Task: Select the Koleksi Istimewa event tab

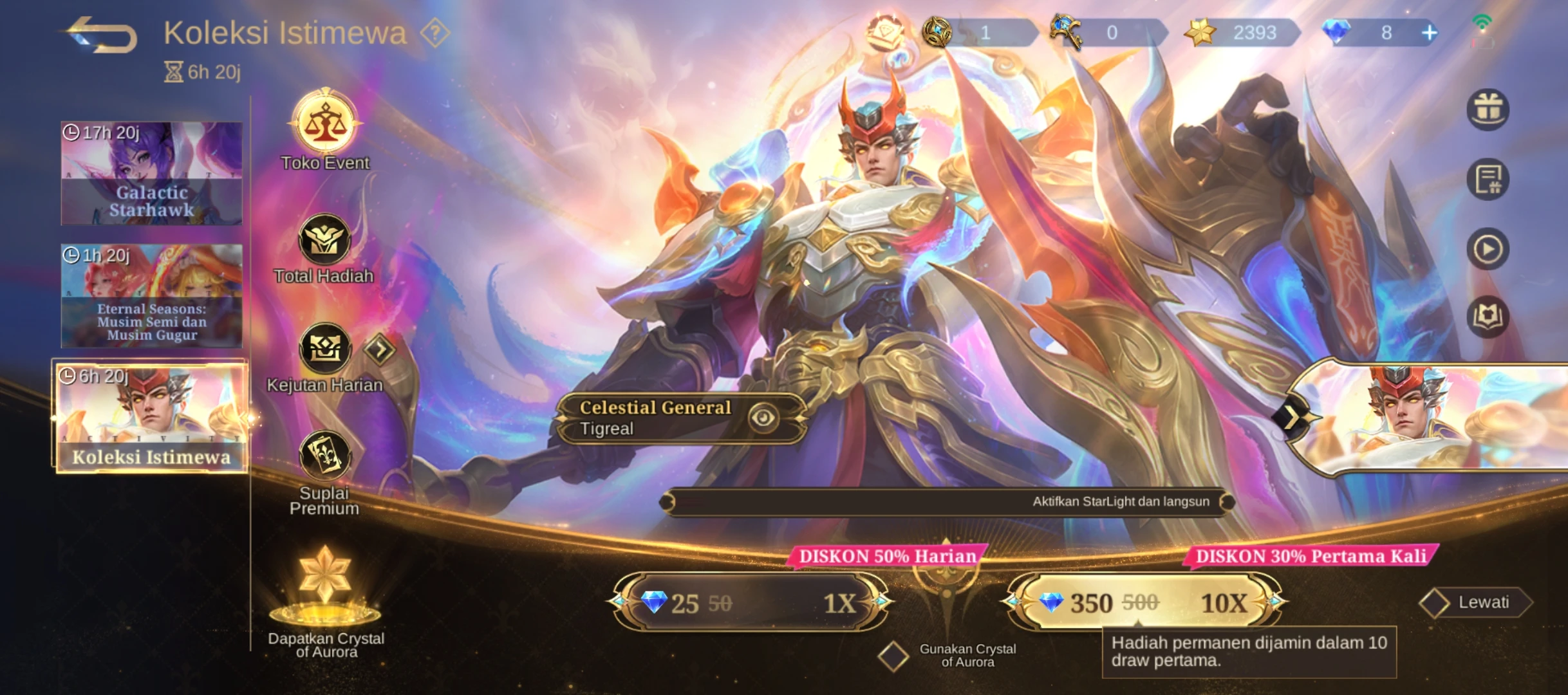Action: pos(152,417)
